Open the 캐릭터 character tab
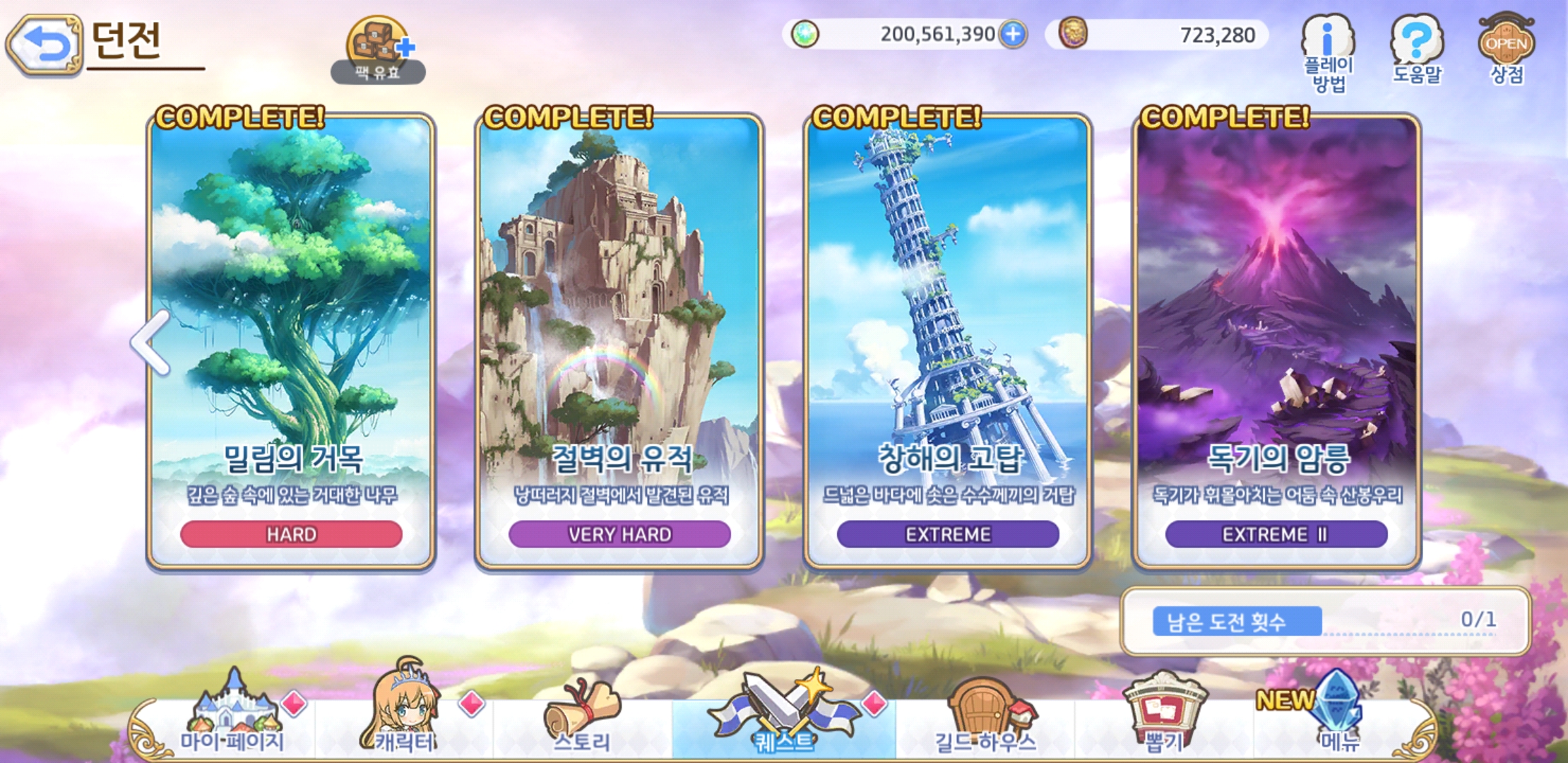Screen dimensions: 1568x763 [405, 717]
